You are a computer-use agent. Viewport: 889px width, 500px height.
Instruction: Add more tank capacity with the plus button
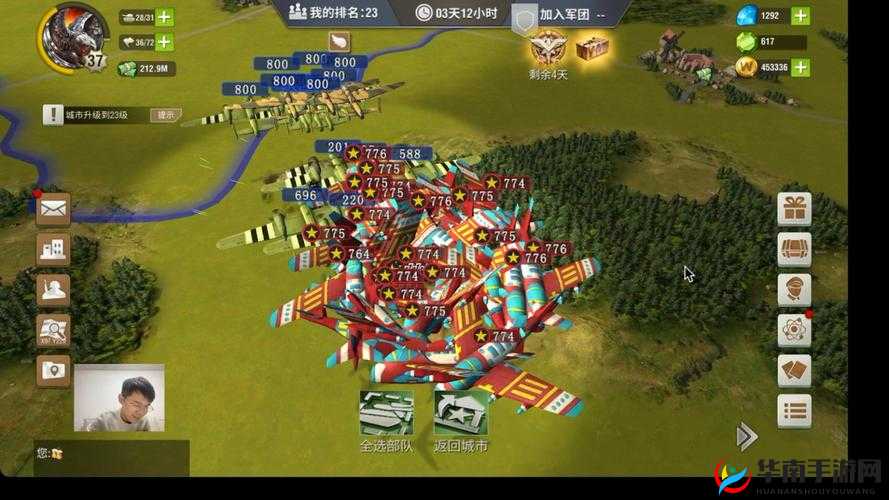(164, 17)
